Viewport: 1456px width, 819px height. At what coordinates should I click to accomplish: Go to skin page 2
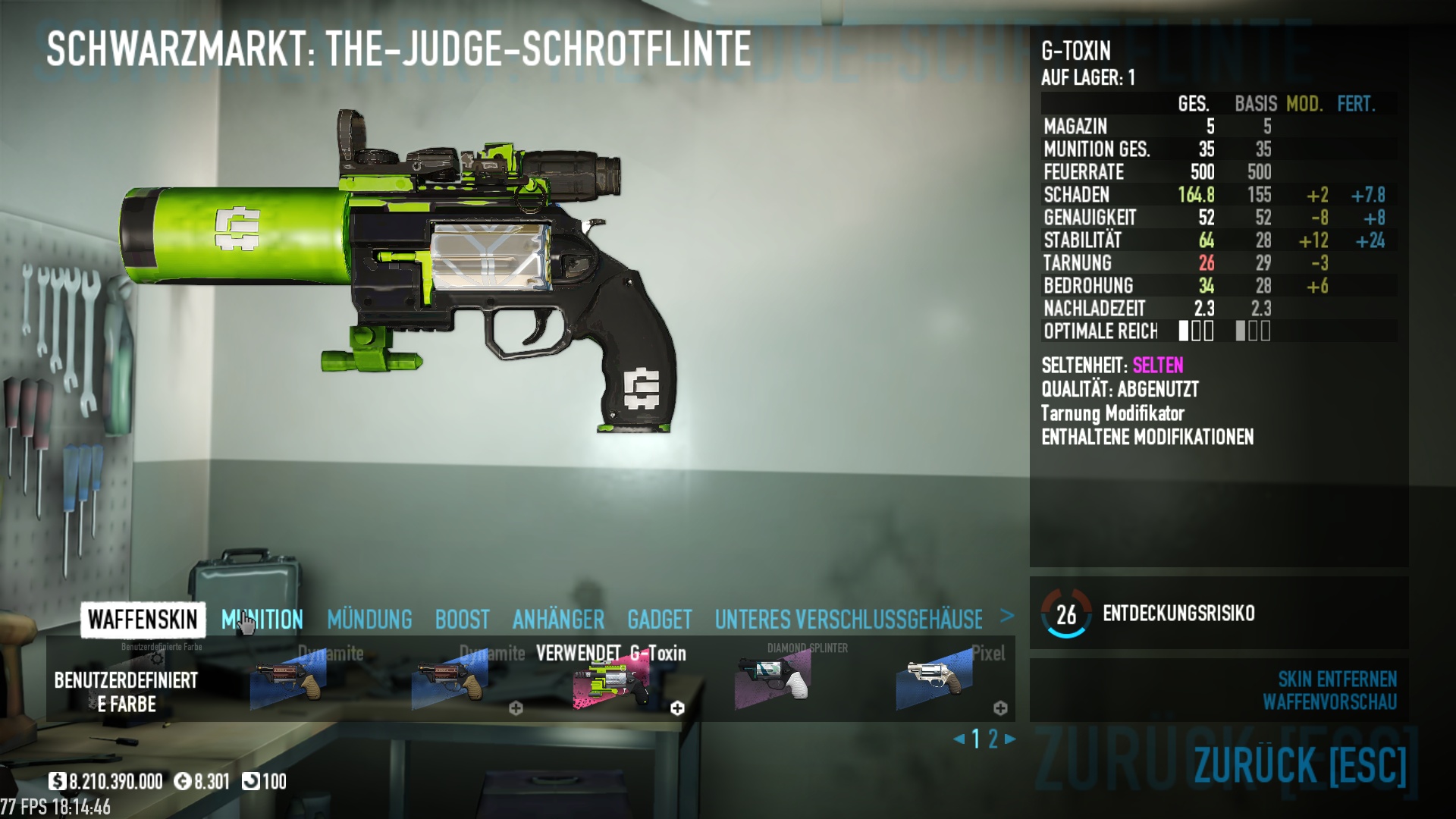click(993, 739)
